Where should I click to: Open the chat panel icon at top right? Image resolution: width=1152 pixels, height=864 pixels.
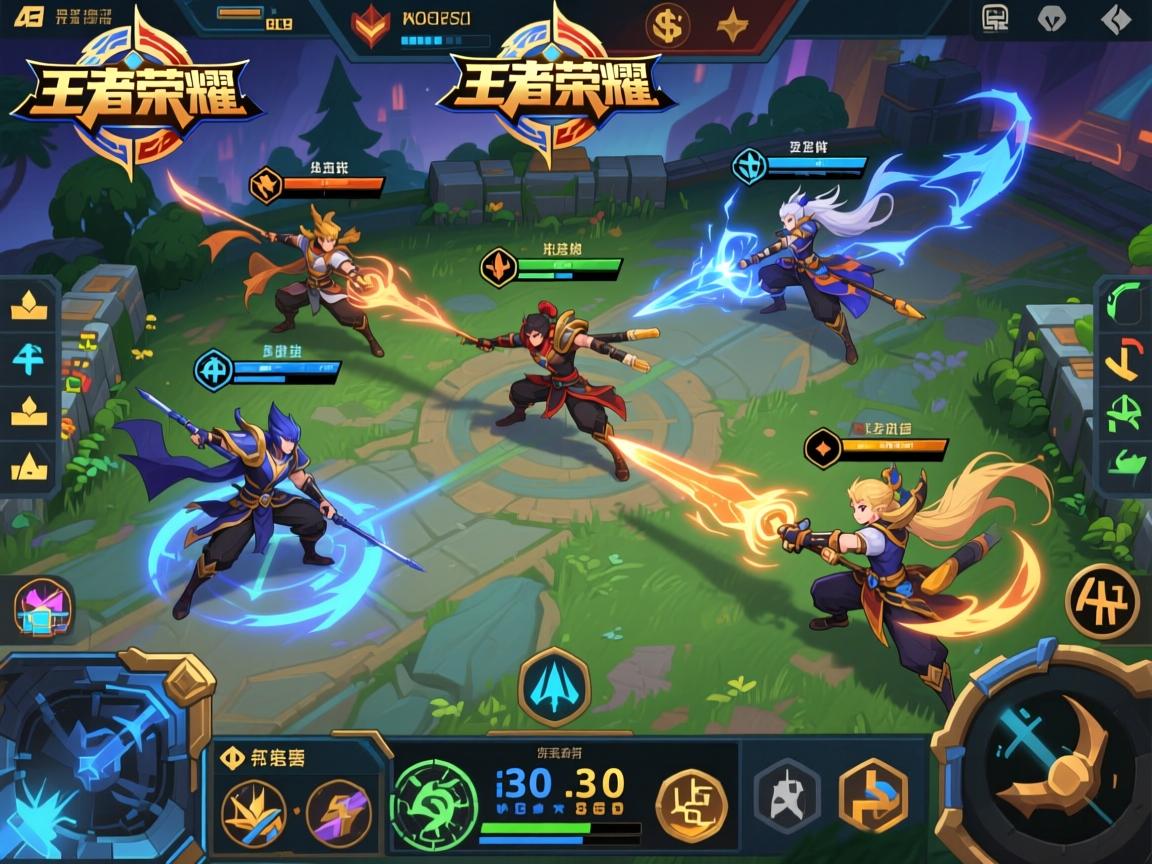click(996, 18)
